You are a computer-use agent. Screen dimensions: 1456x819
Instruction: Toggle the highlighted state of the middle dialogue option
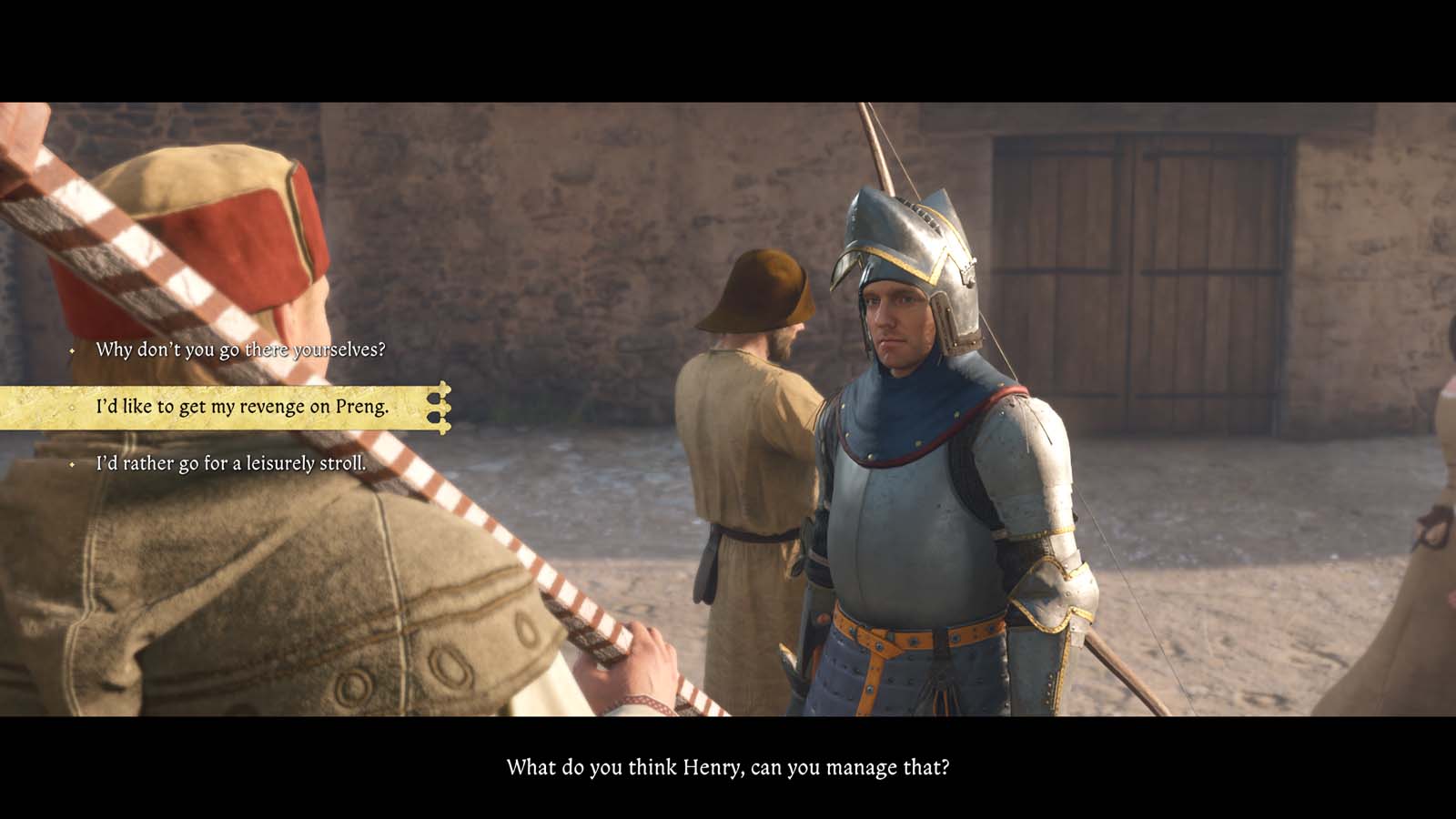(x=239, y=408)
